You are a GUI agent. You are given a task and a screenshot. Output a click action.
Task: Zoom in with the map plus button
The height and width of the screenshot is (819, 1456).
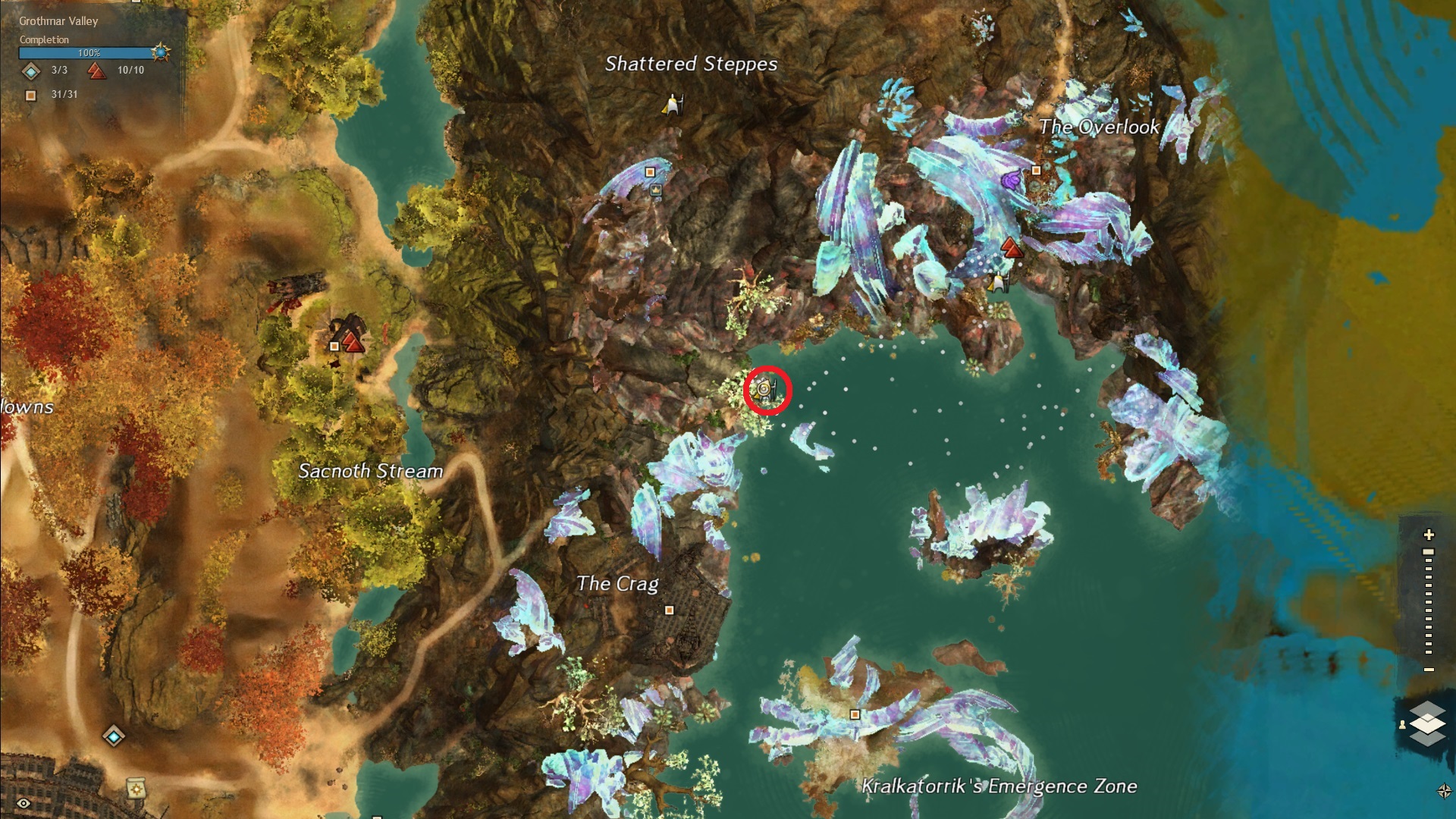click(x=1429, y=535)
